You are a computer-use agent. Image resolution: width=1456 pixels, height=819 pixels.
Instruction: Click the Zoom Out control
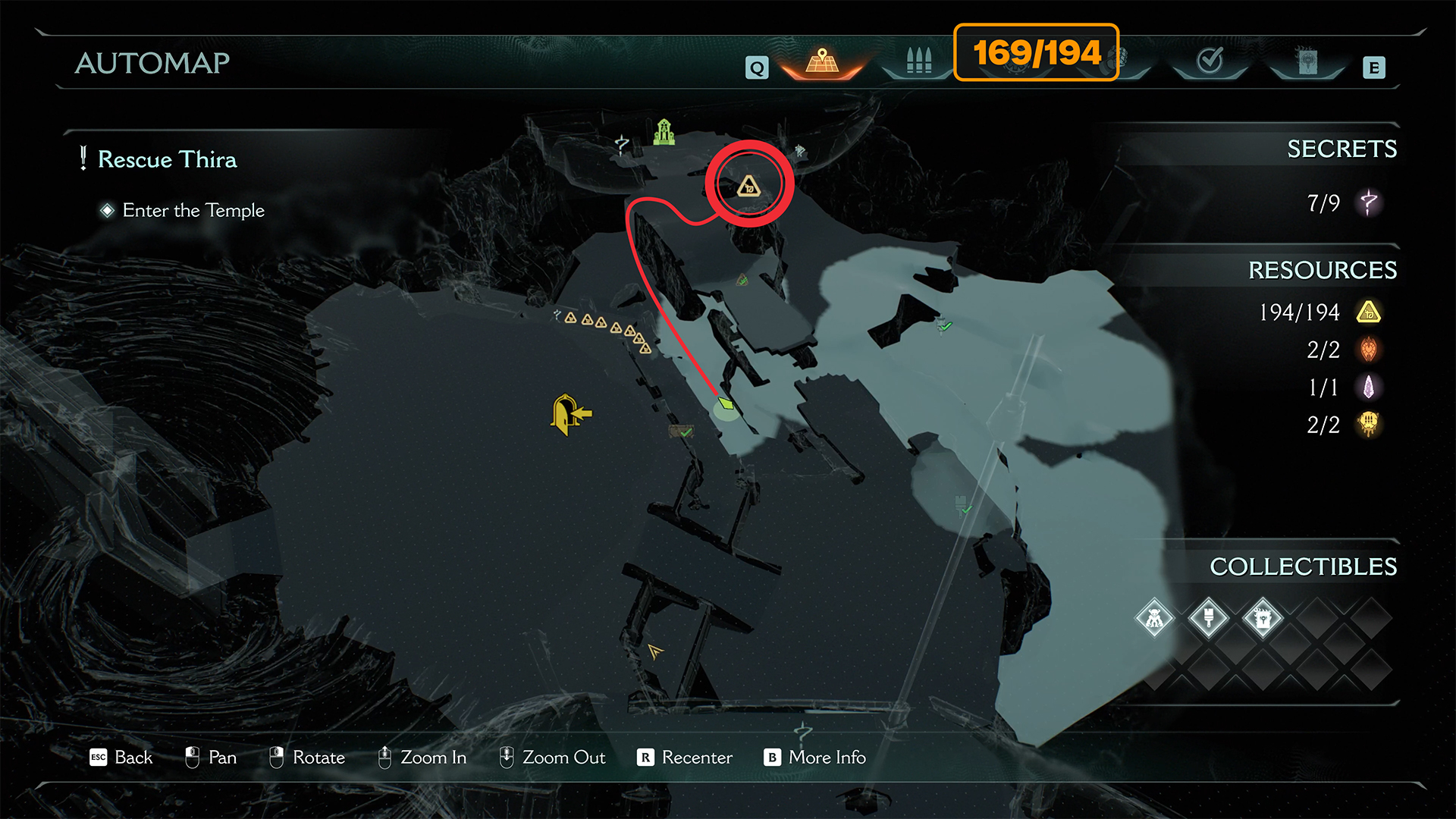tap(552, 758)
